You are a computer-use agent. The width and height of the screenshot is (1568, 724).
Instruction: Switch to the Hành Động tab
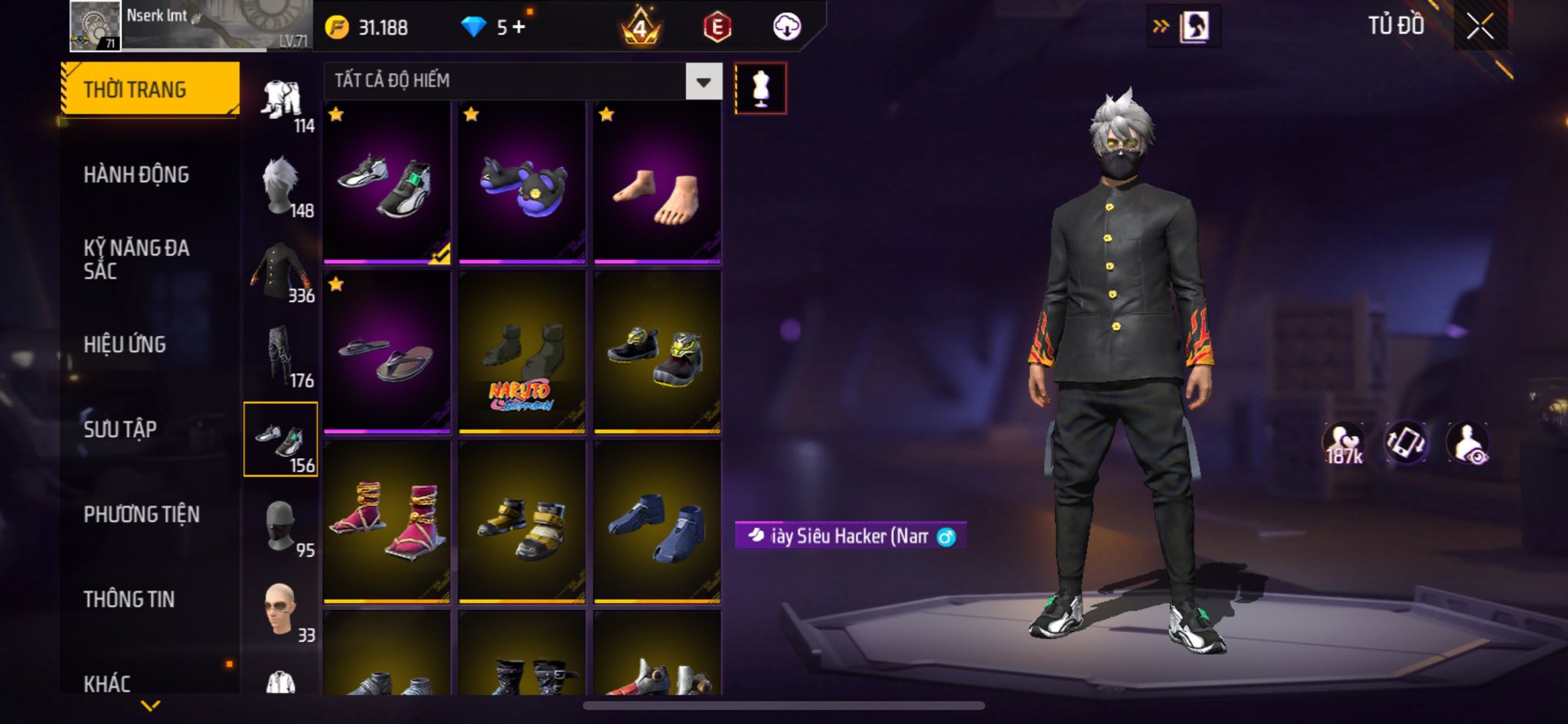coord(136,174)
